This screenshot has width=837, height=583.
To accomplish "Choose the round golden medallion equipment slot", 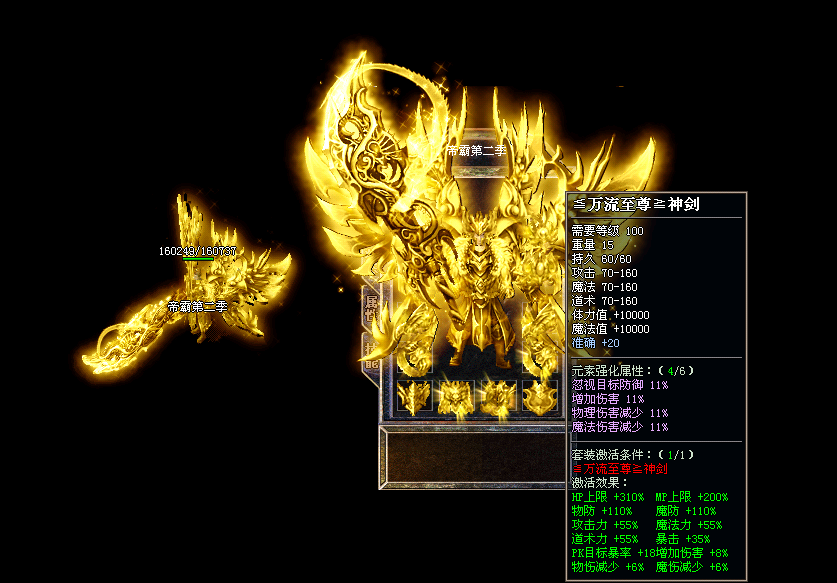I will [539, 397].
